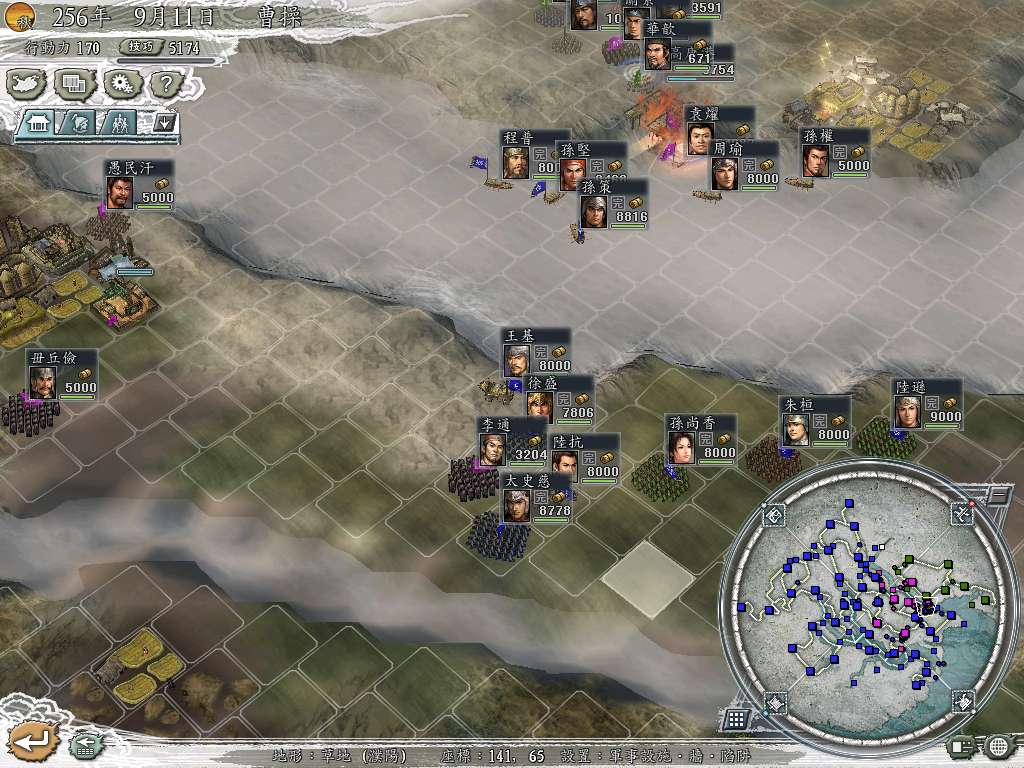Image resolution: width=1024 pixels, height=768 pixels.
Task: Toggle the grid button beside the minimap
Action: coord(735,718)
